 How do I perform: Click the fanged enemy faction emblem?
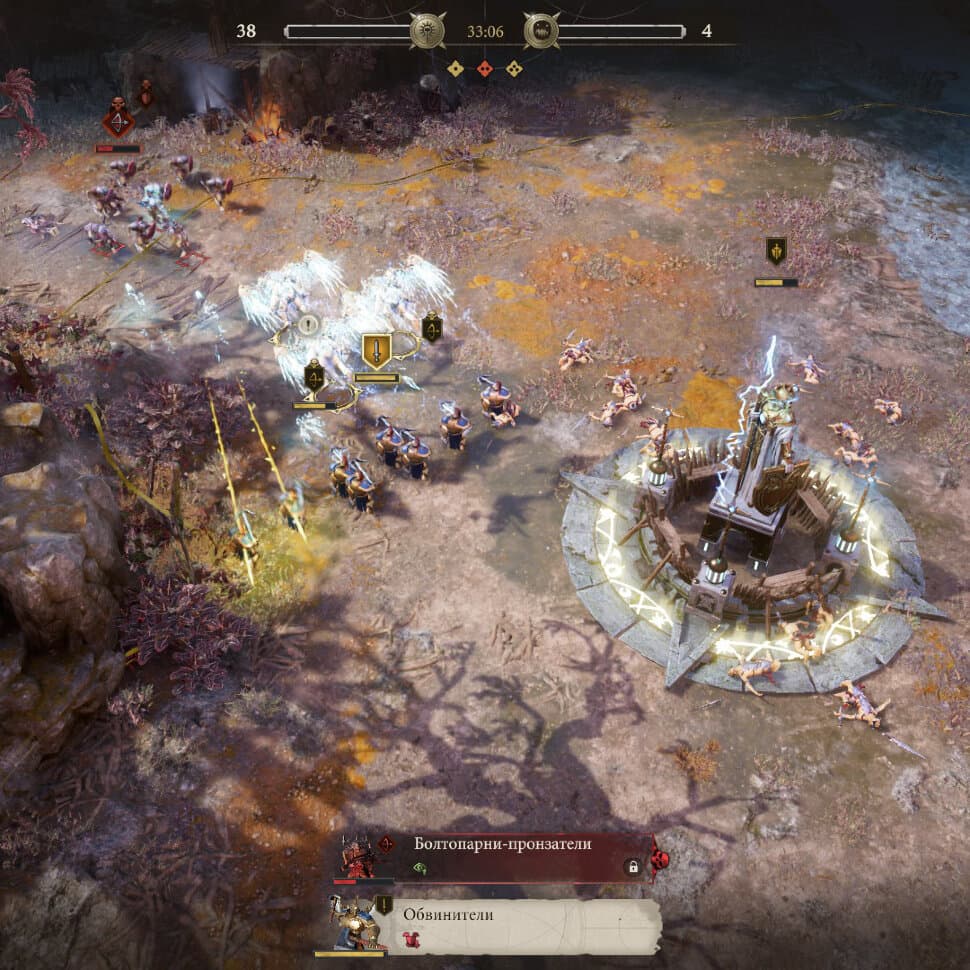click(x=541, y=31)
